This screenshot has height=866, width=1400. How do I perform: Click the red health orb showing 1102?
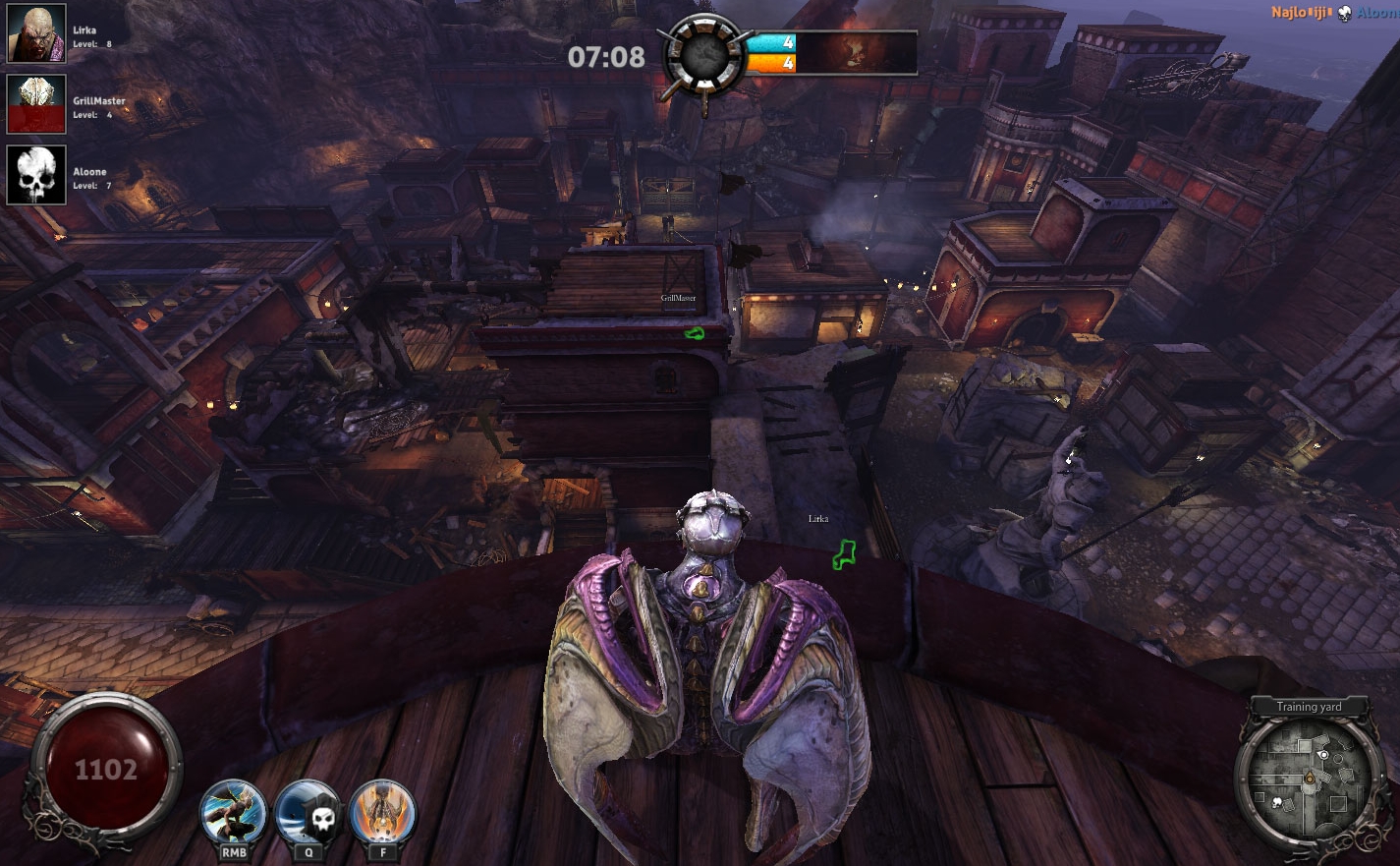105,770
